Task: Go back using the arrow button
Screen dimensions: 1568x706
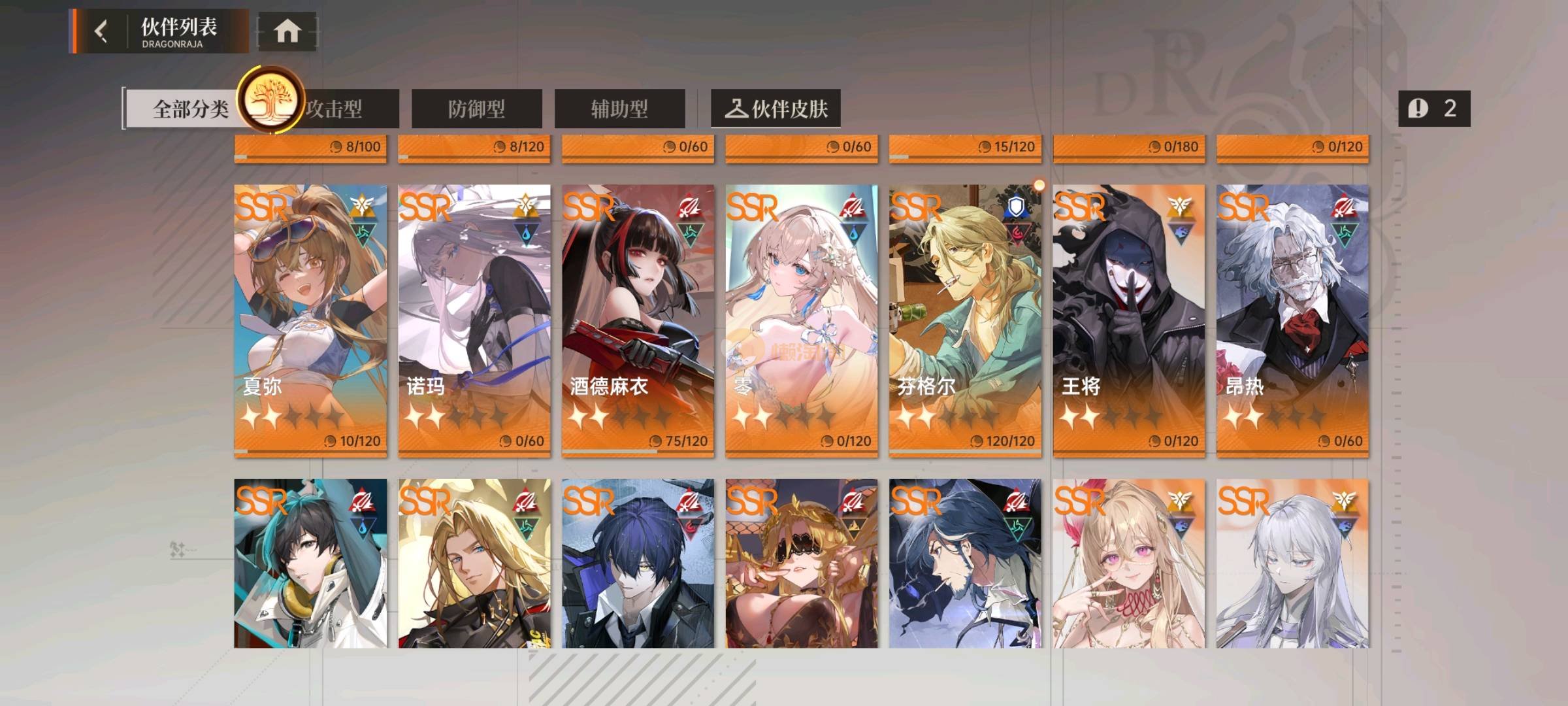Action: (x=101, y=31)
